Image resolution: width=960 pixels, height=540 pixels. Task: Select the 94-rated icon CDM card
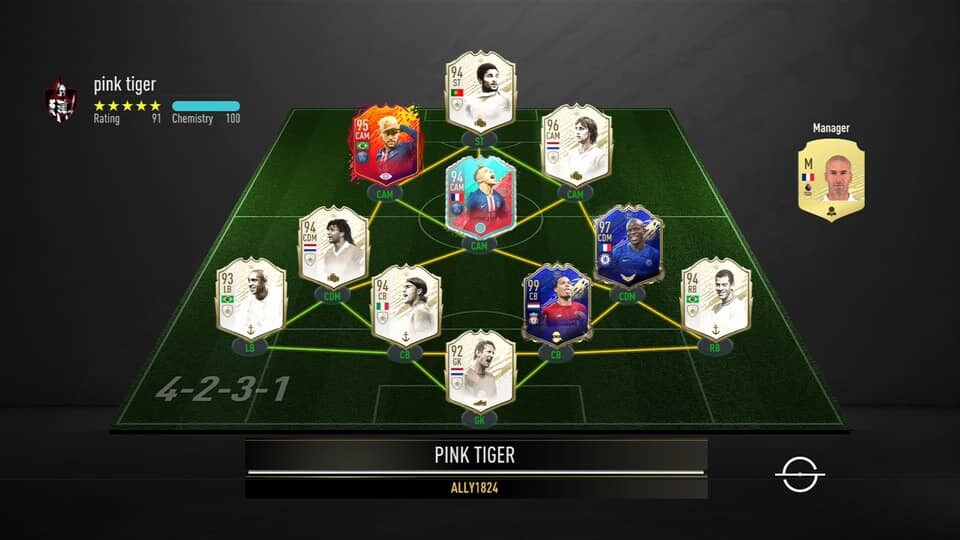click(333, 247)
